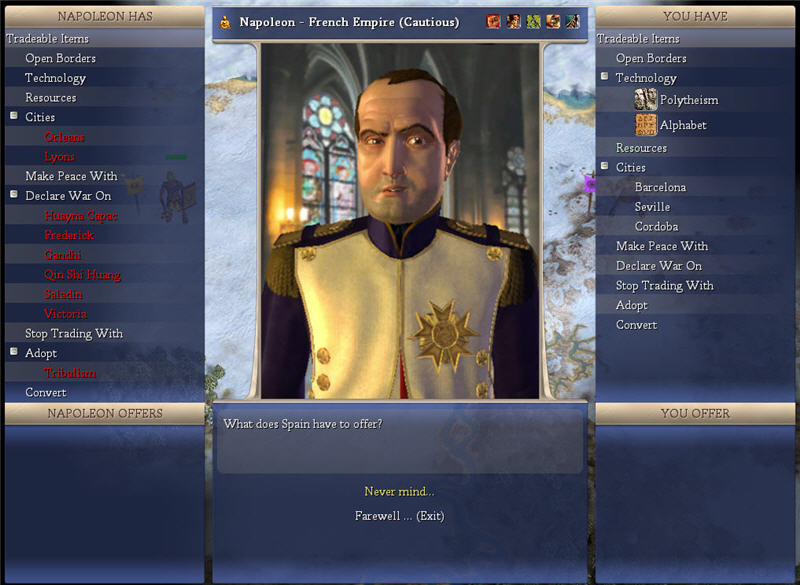Collapse your Cities list

click(x=605, y=166)
